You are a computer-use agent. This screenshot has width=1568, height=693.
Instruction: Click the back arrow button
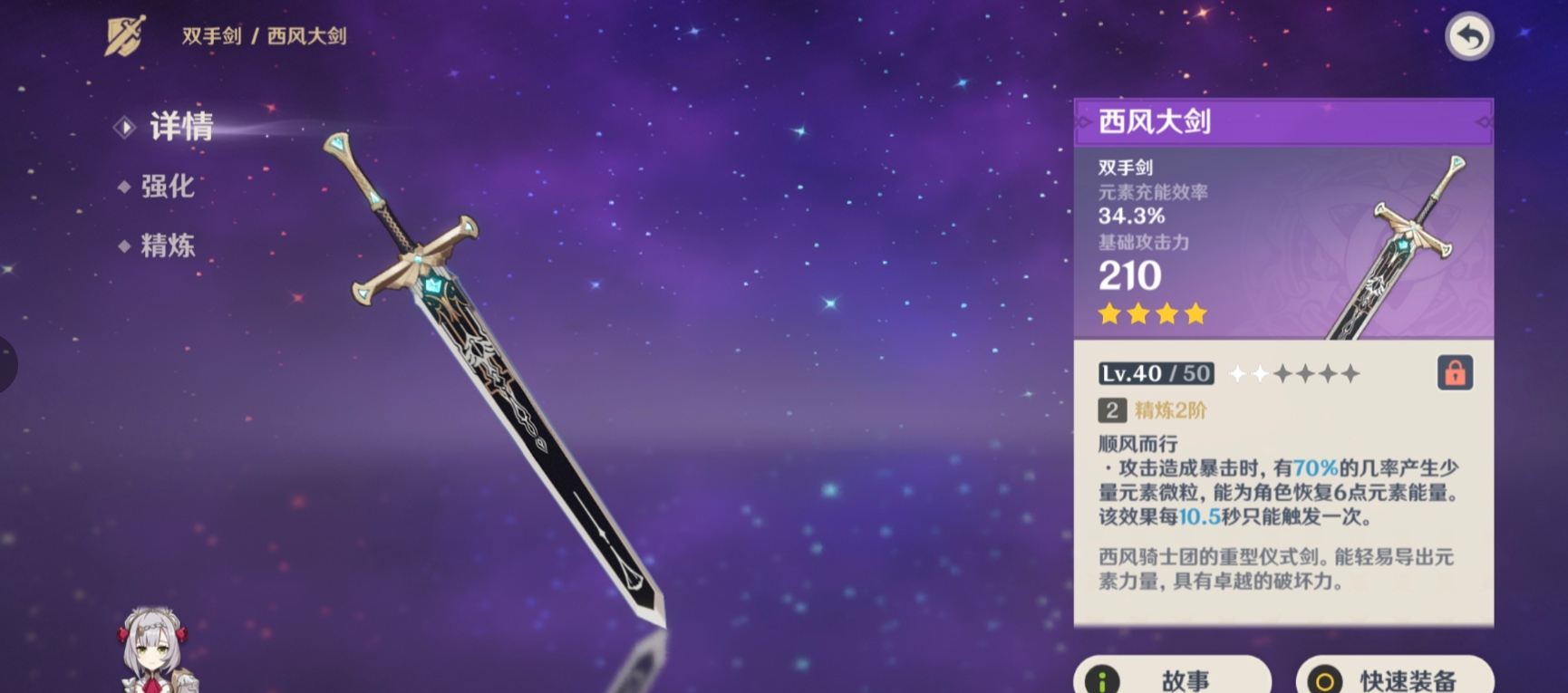coord(1468,37)
